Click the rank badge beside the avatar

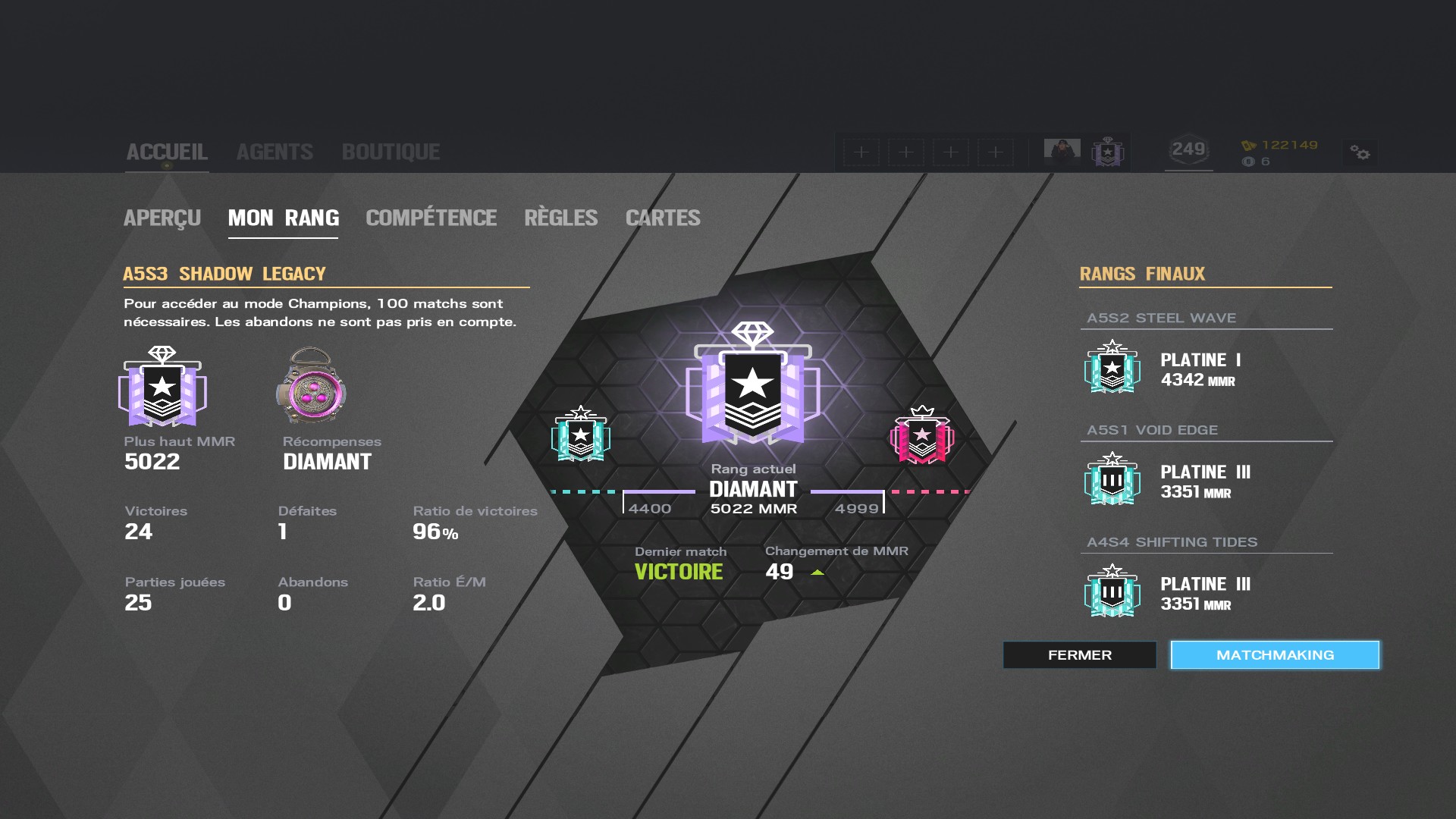point(1107,152)
